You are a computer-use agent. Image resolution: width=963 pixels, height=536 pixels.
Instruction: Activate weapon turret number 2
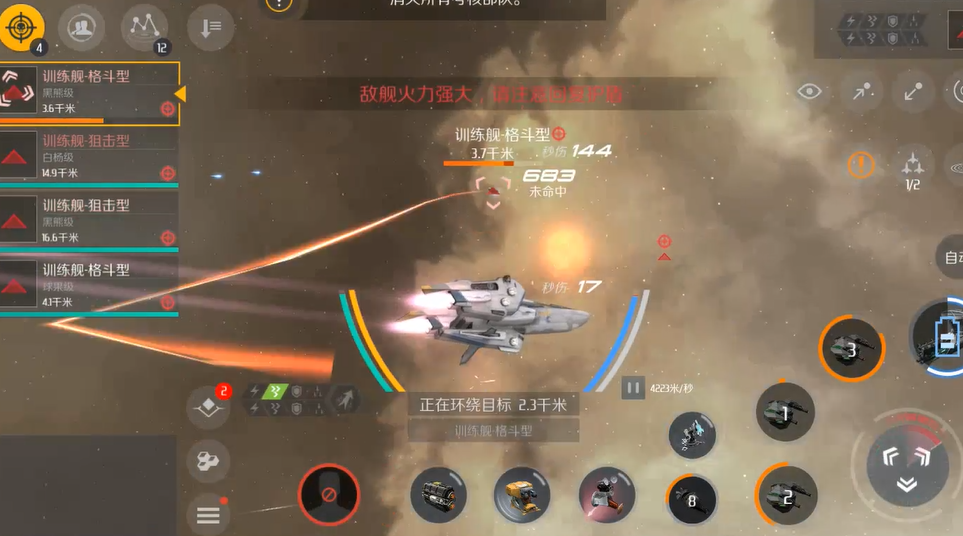pos(786,495)
